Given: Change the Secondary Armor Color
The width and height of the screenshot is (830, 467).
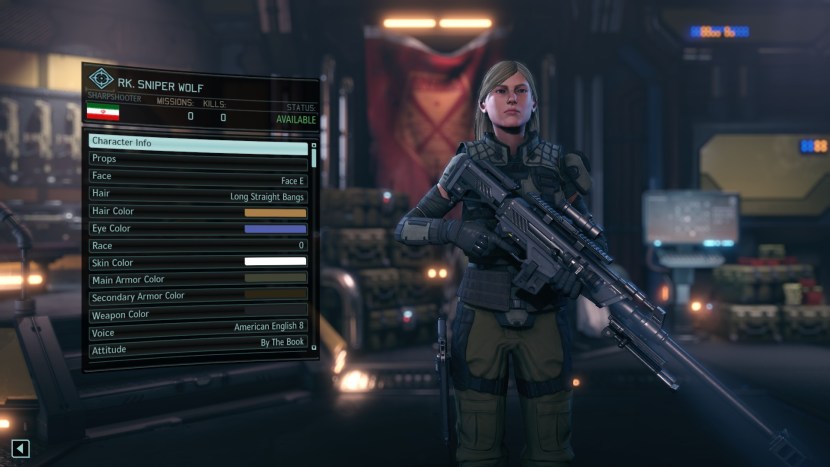Looking at the screenshot, I should [x=197, y=296].
